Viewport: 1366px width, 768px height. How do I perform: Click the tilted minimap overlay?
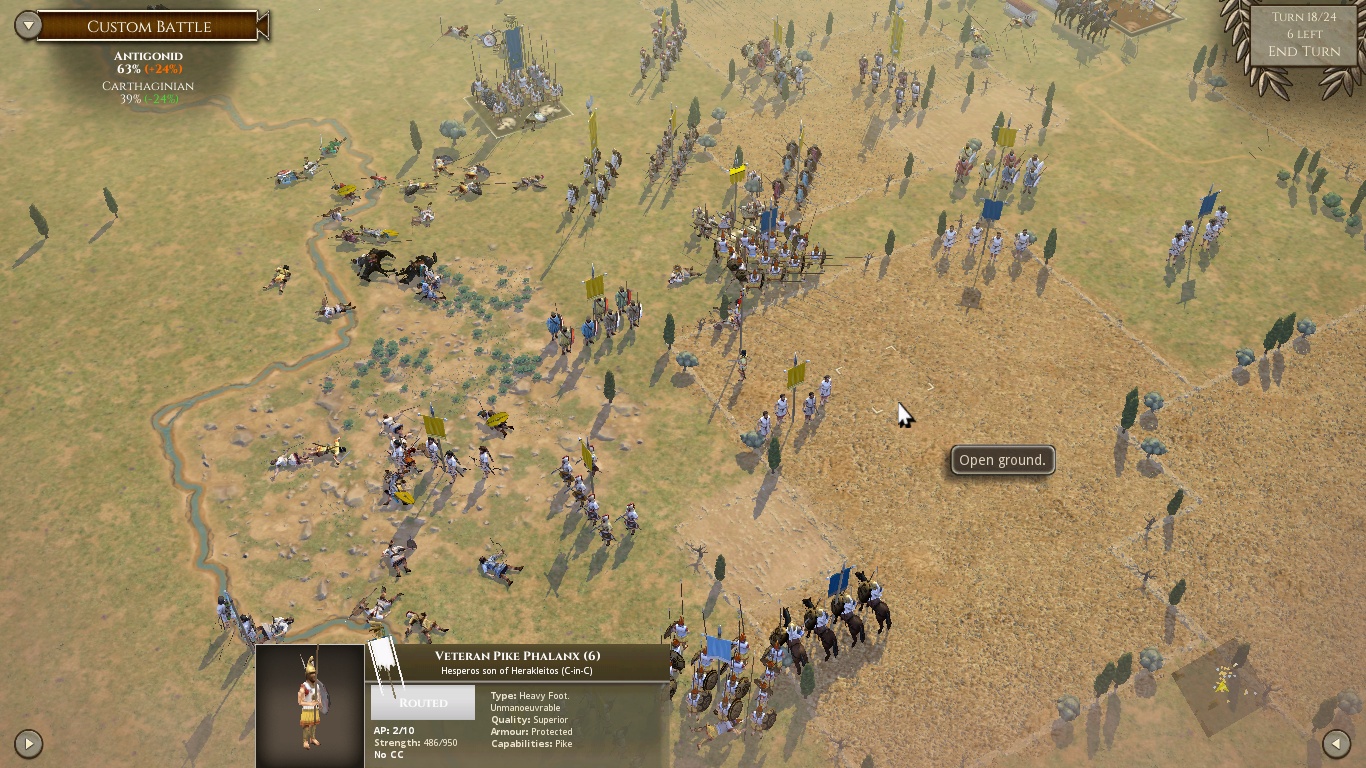1222,685
